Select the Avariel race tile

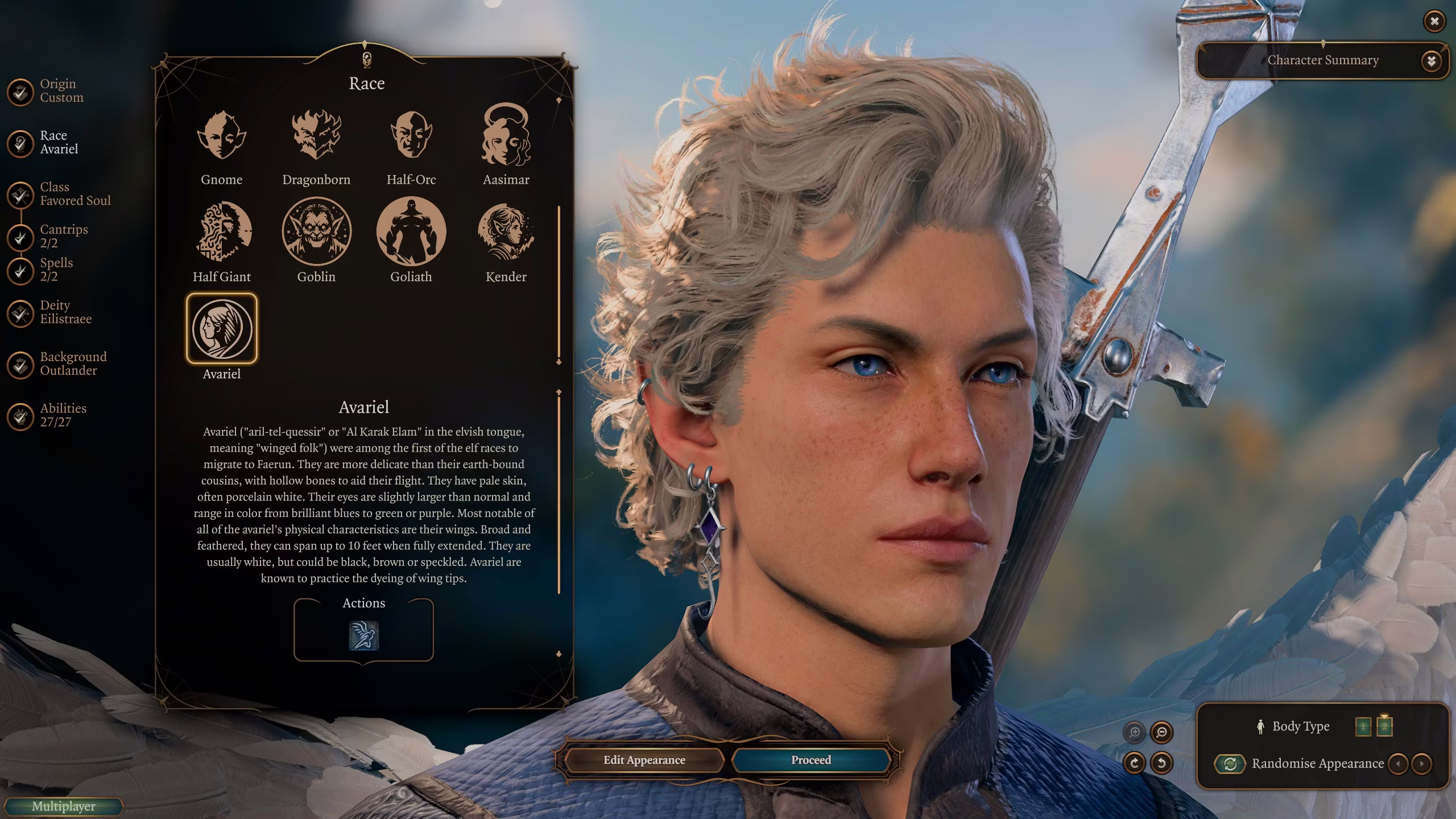[x=221, y=329]
